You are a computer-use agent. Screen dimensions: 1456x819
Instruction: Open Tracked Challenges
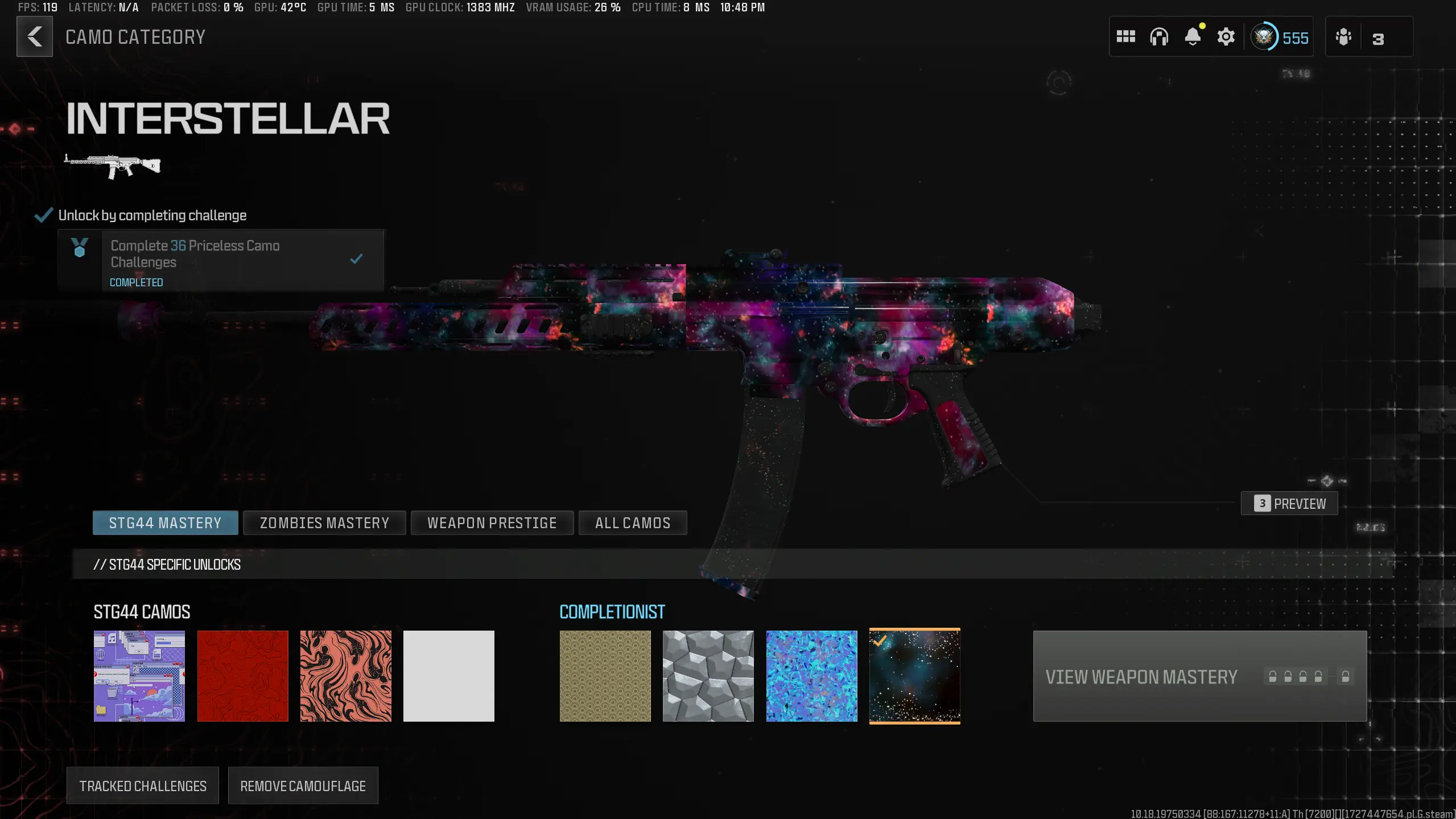tap(142, 785)
